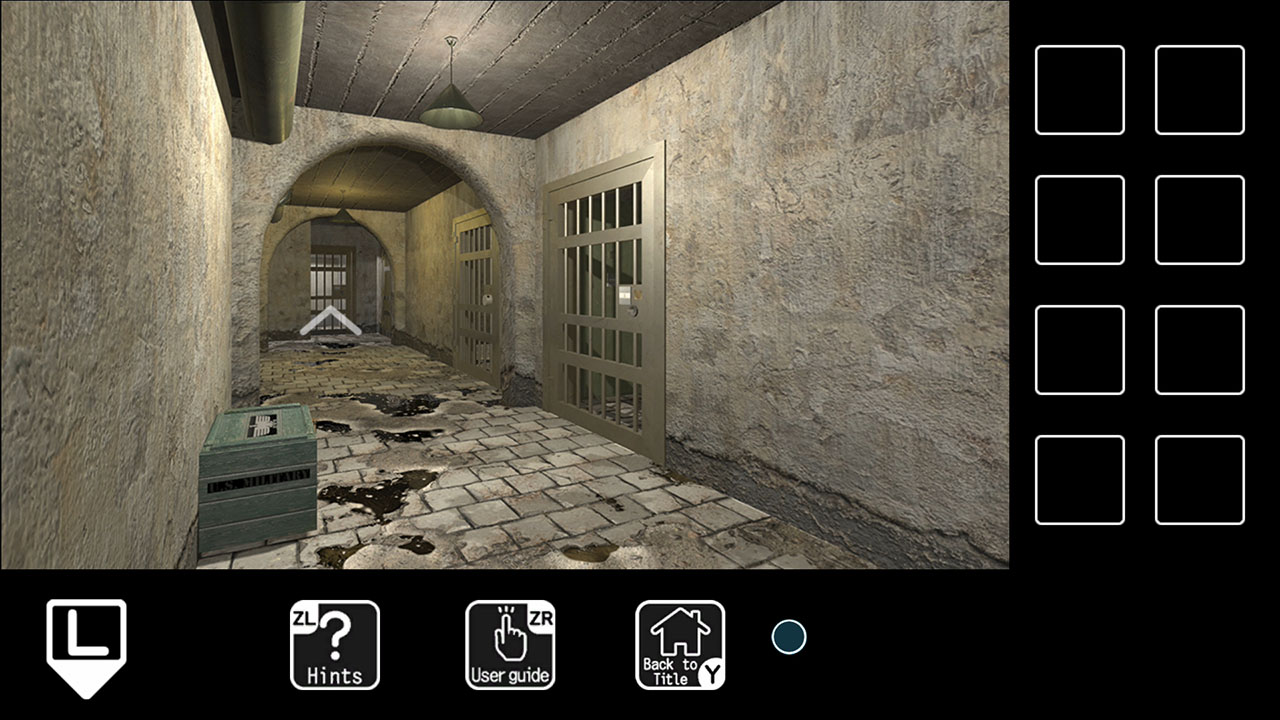Viewport: 1280px width, 720px height.
Task: Click the forward arrow in the corridor
Action: [330, 320]
